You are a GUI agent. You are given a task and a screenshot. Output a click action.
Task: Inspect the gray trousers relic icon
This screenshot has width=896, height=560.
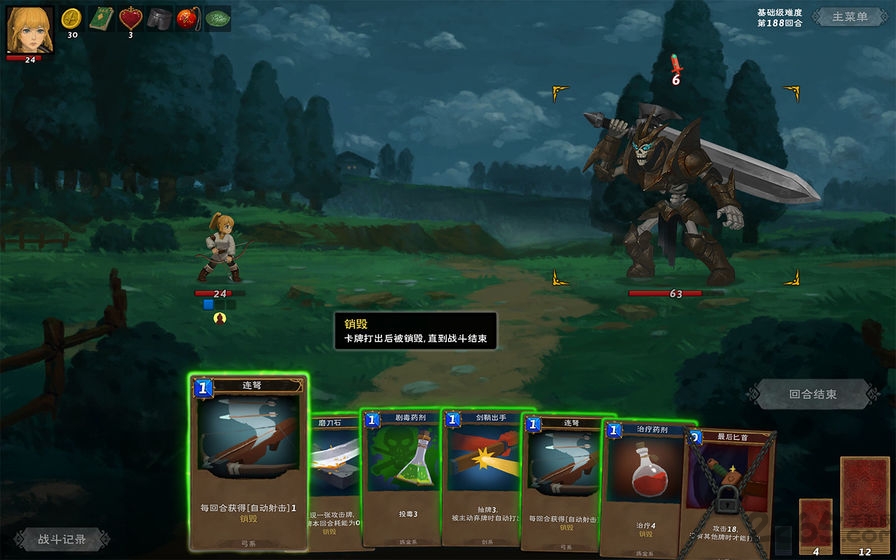[x=159, y=18]
